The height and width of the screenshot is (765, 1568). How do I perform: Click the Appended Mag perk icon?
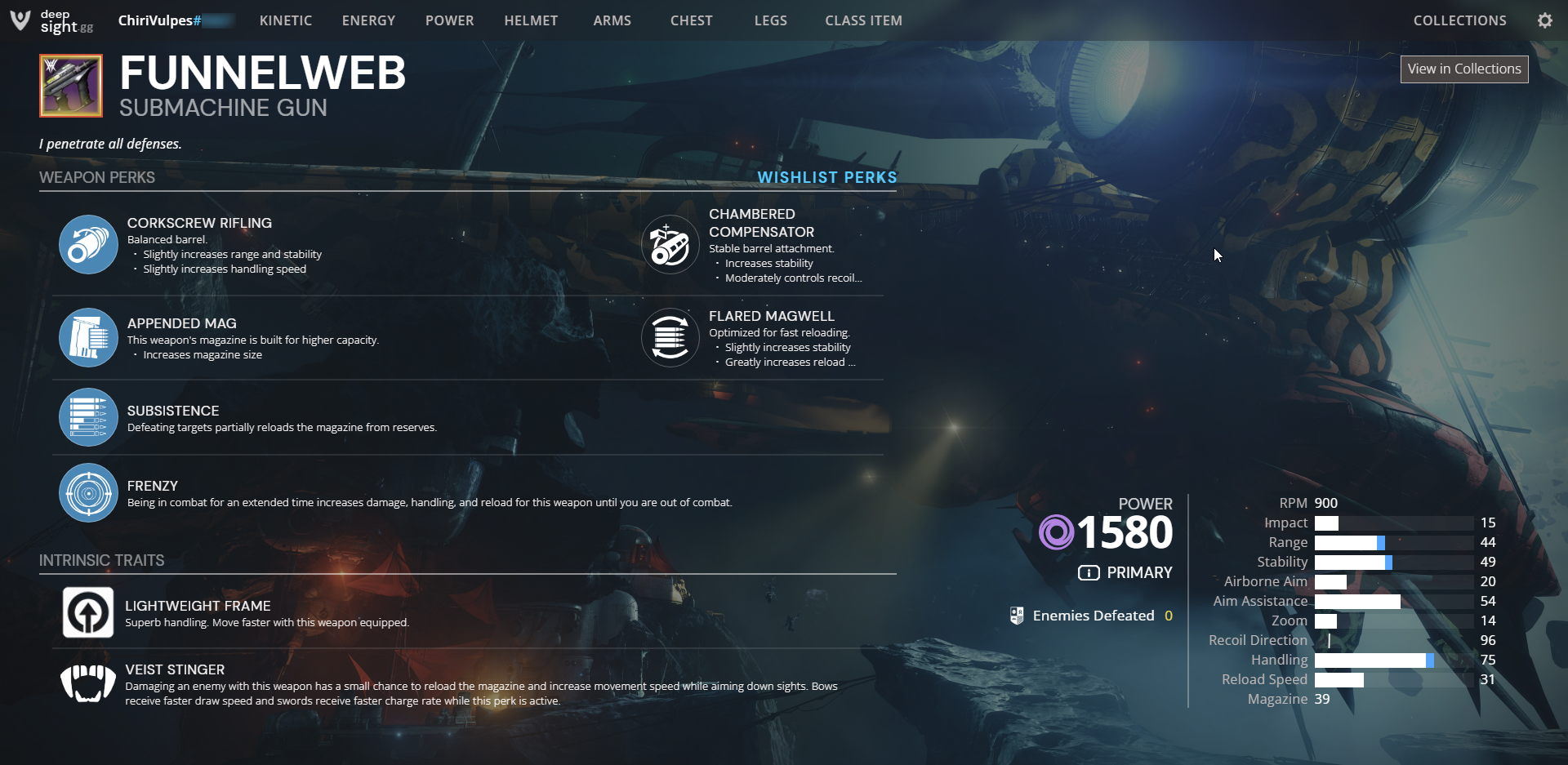point(88,337)
